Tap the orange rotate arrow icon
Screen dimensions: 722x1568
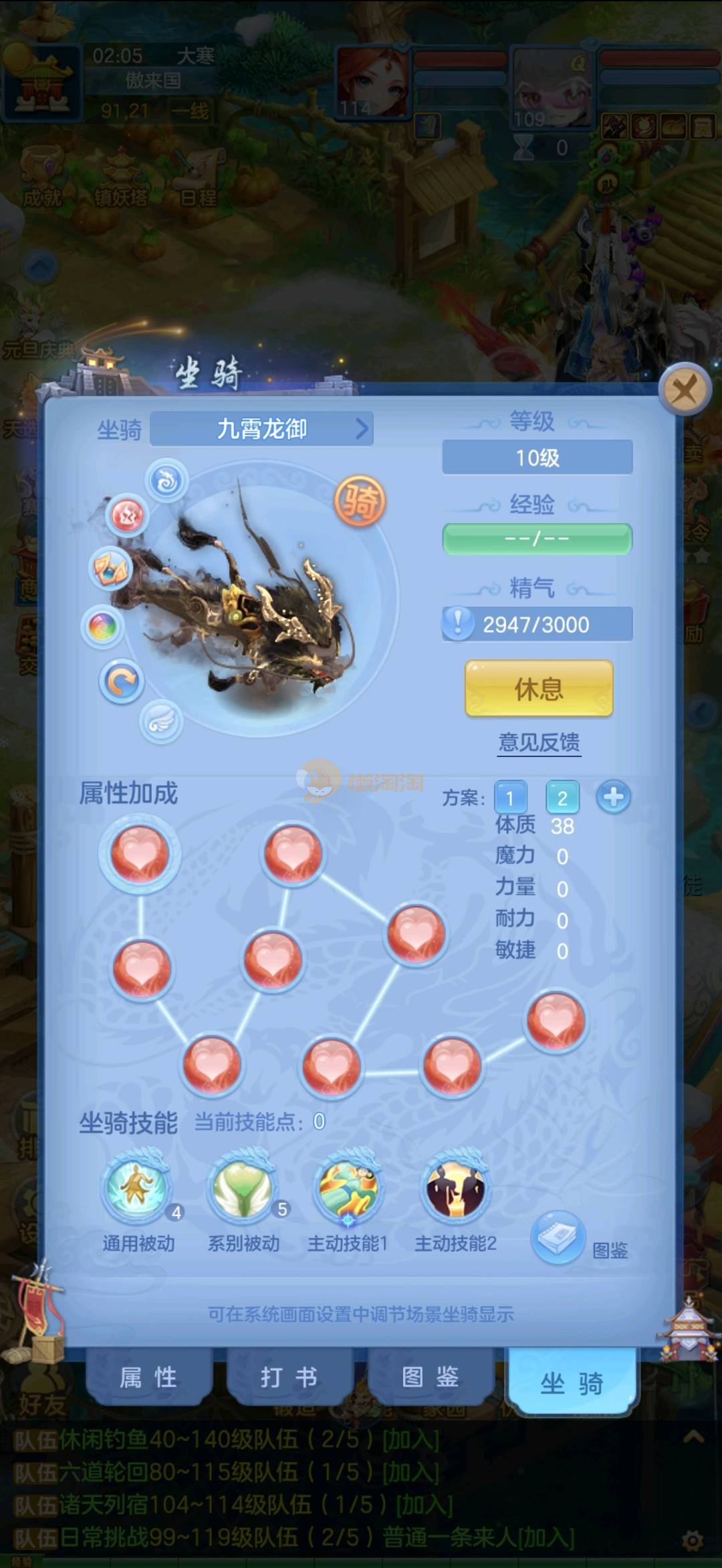(x=122, y=682)
